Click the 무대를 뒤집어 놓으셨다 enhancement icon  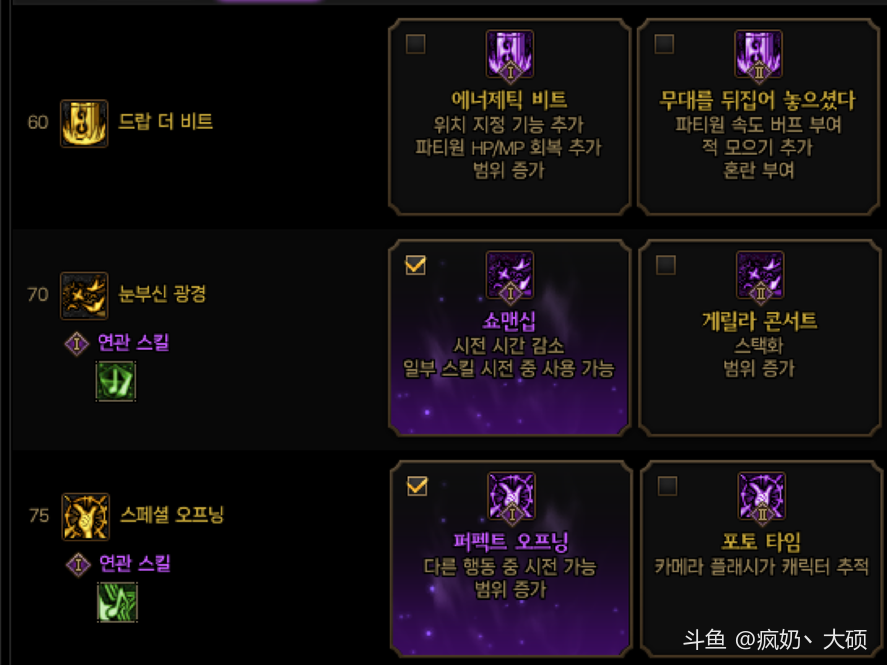point(759,55)
